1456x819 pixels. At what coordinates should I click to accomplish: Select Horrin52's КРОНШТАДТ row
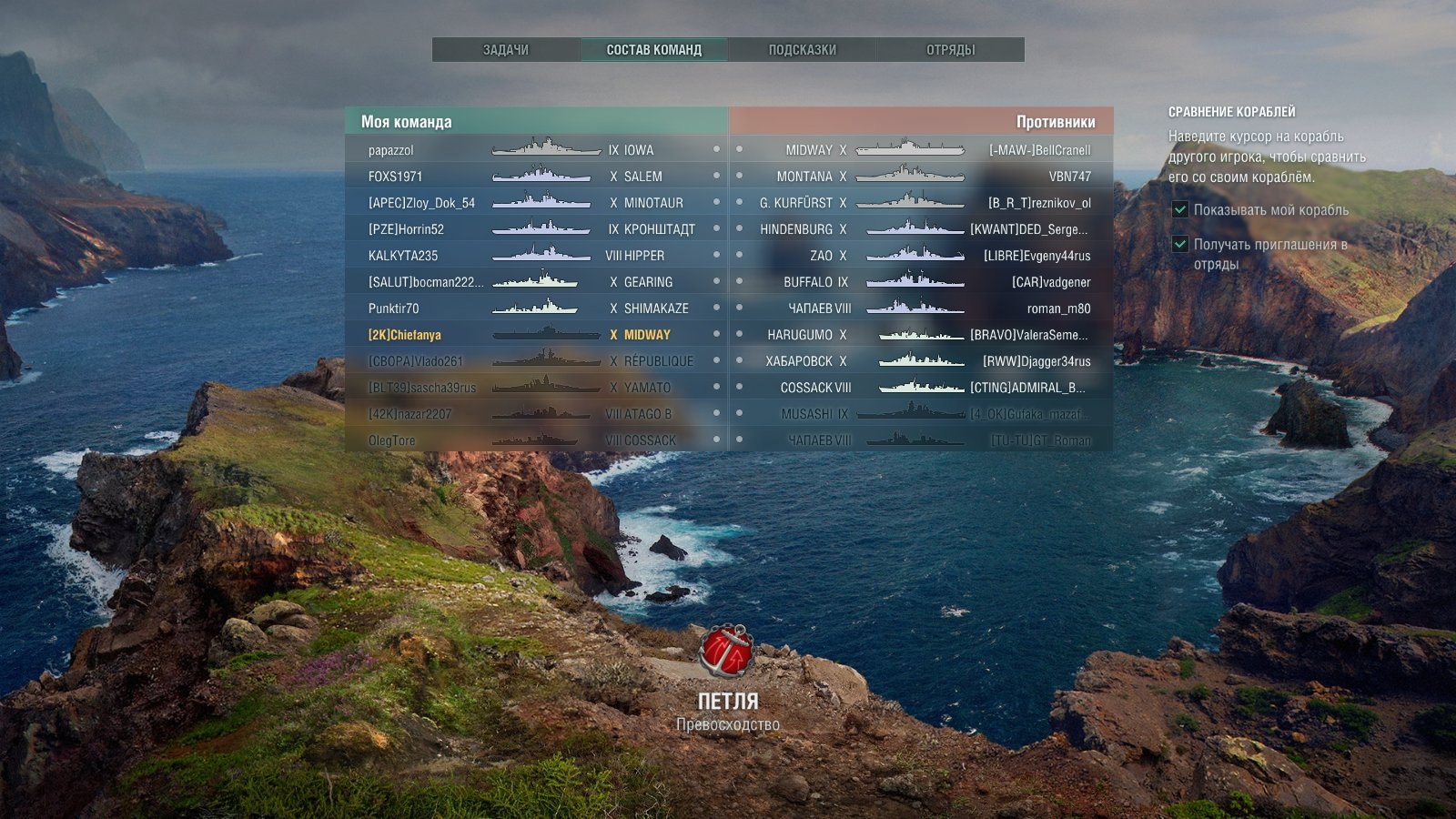point(536,229)
